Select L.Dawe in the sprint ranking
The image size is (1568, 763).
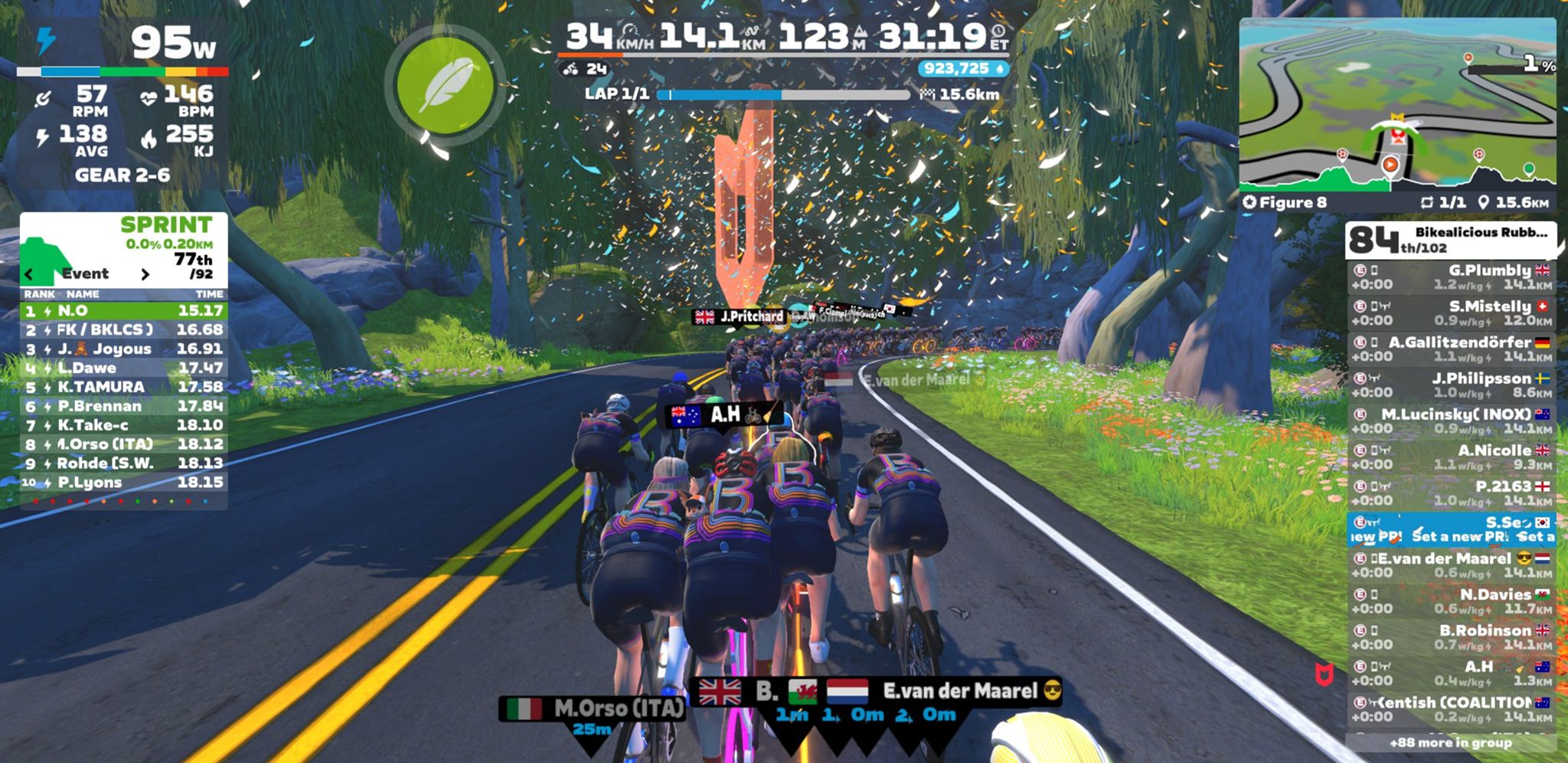[x=123, y=368]
